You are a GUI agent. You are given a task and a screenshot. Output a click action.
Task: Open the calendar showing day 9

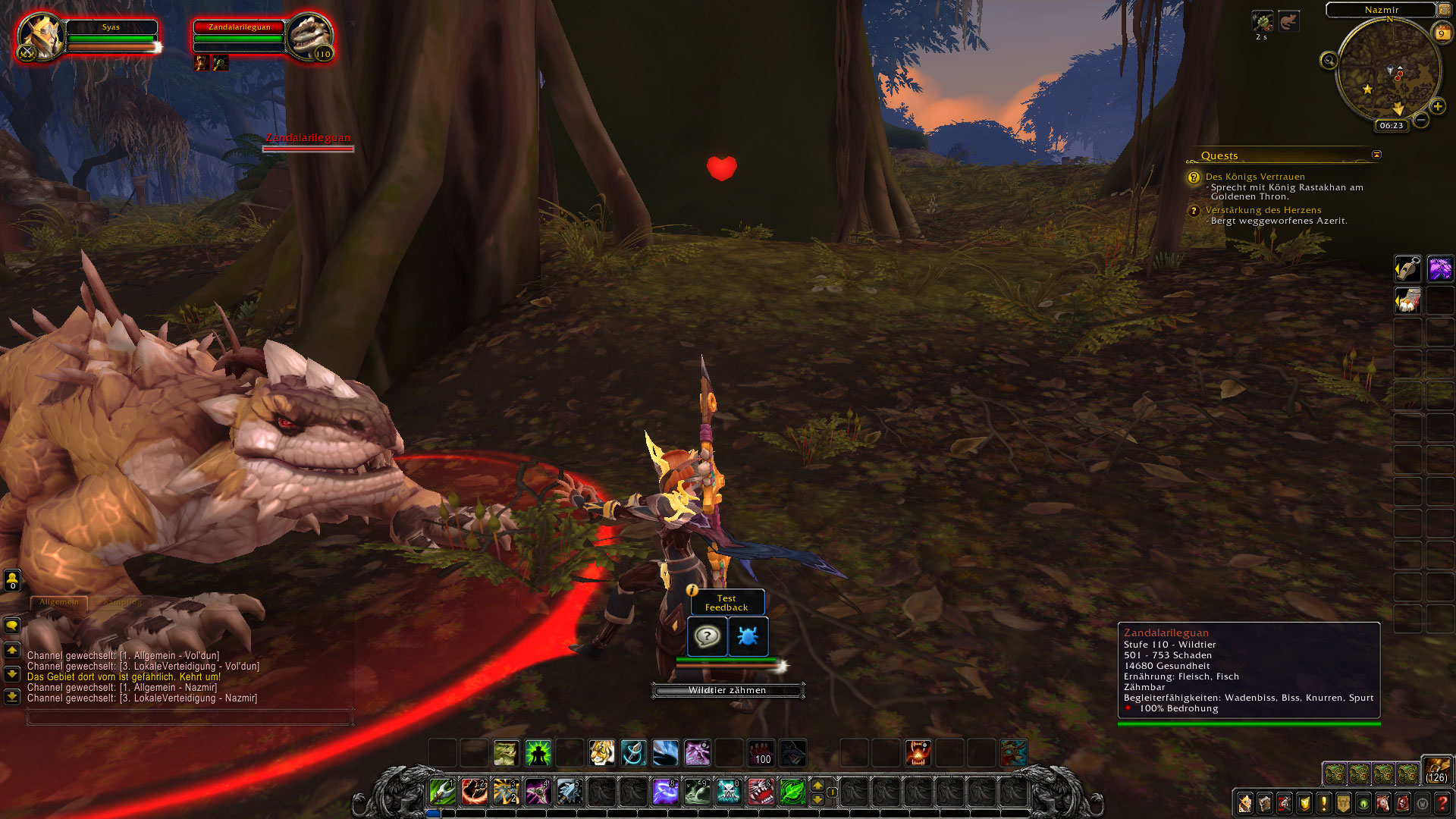pyautogui.click(x=1441, y=33)
